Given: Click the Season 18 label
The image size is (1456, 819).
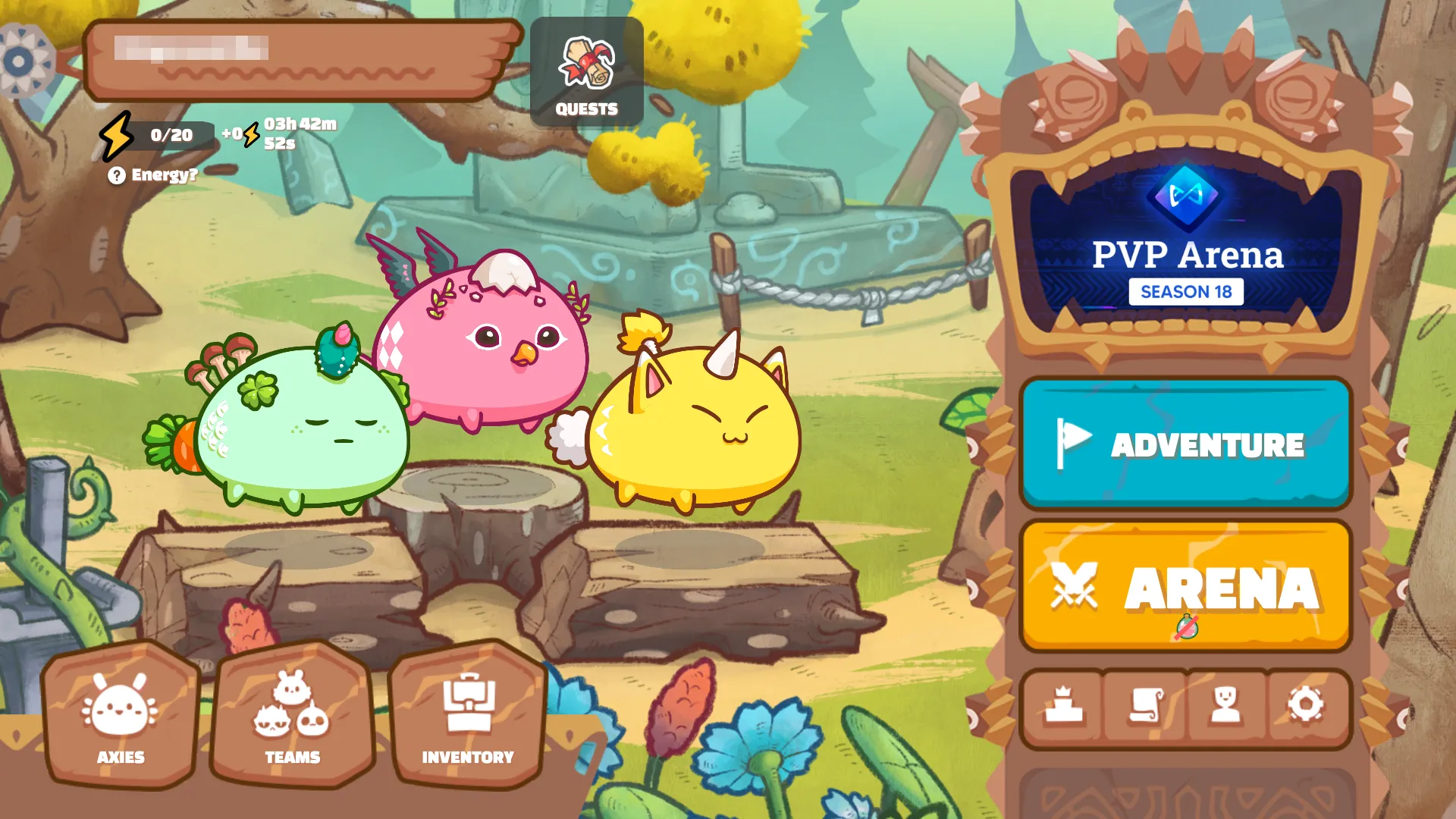Looking at the screenshot, I should [1186, 292].
